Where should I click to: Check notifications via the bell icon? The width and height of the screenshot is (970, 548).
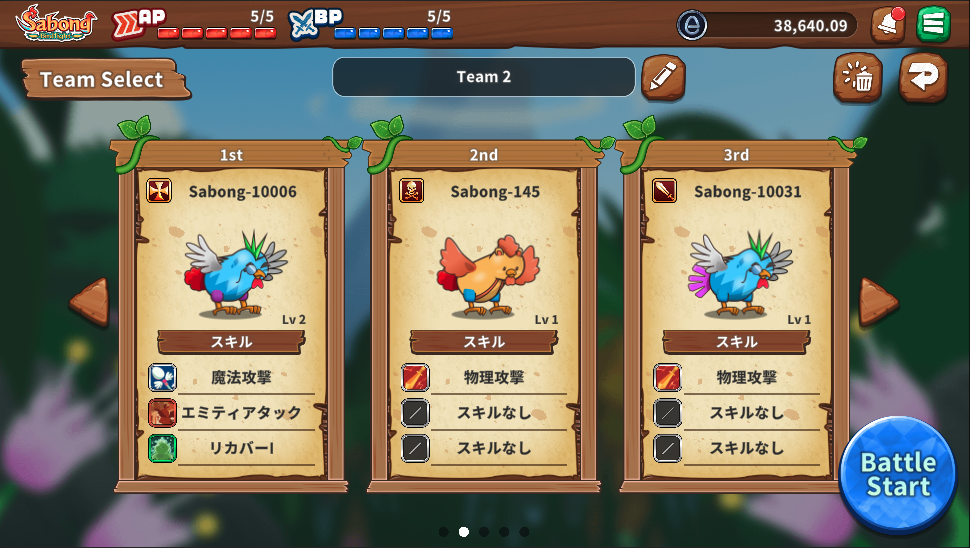click(x=886, y=24)
